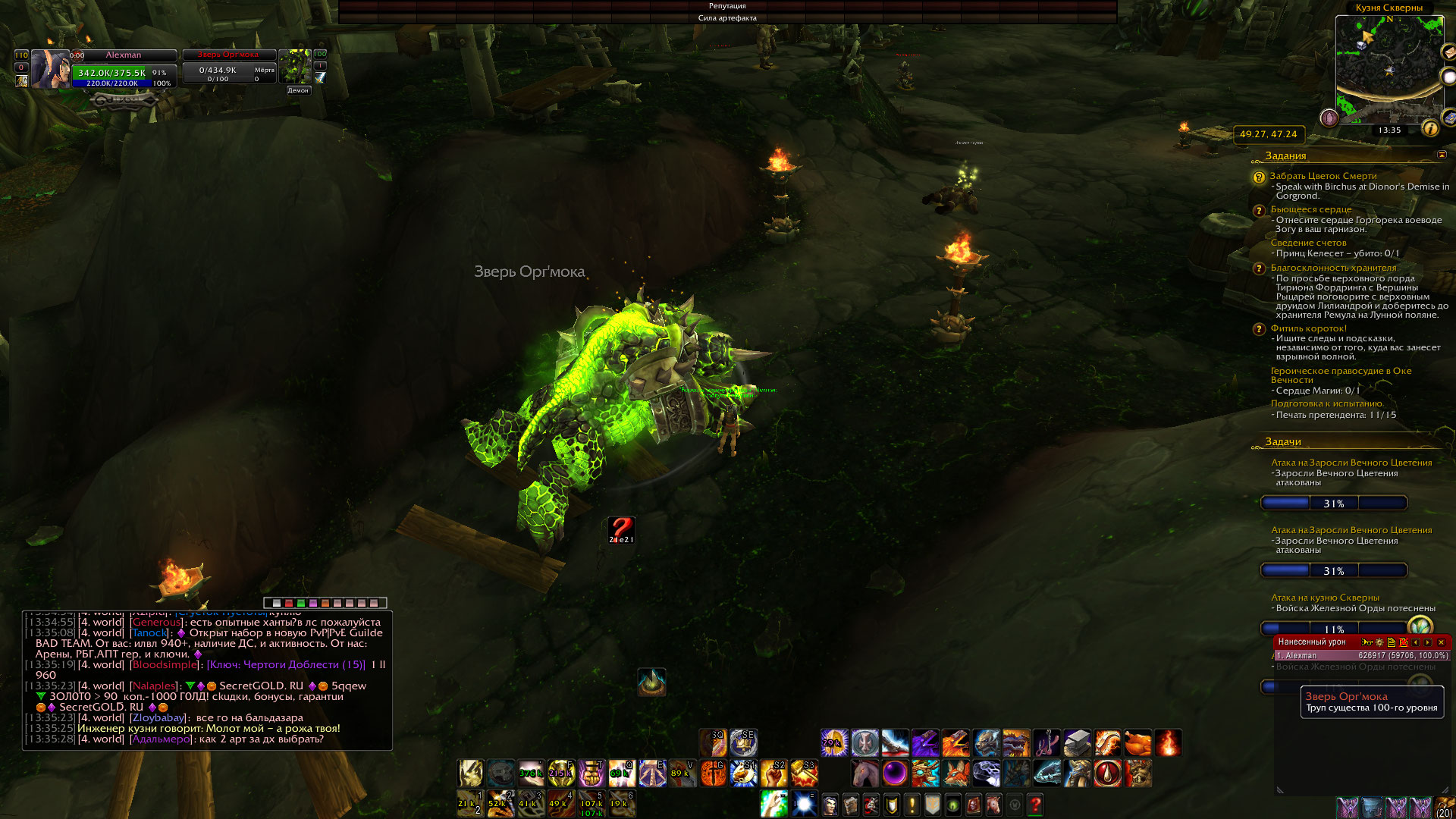The image size is (1456, 819).
Task: Activate the campfire flame ability icon
Action: pos(1168,743)
